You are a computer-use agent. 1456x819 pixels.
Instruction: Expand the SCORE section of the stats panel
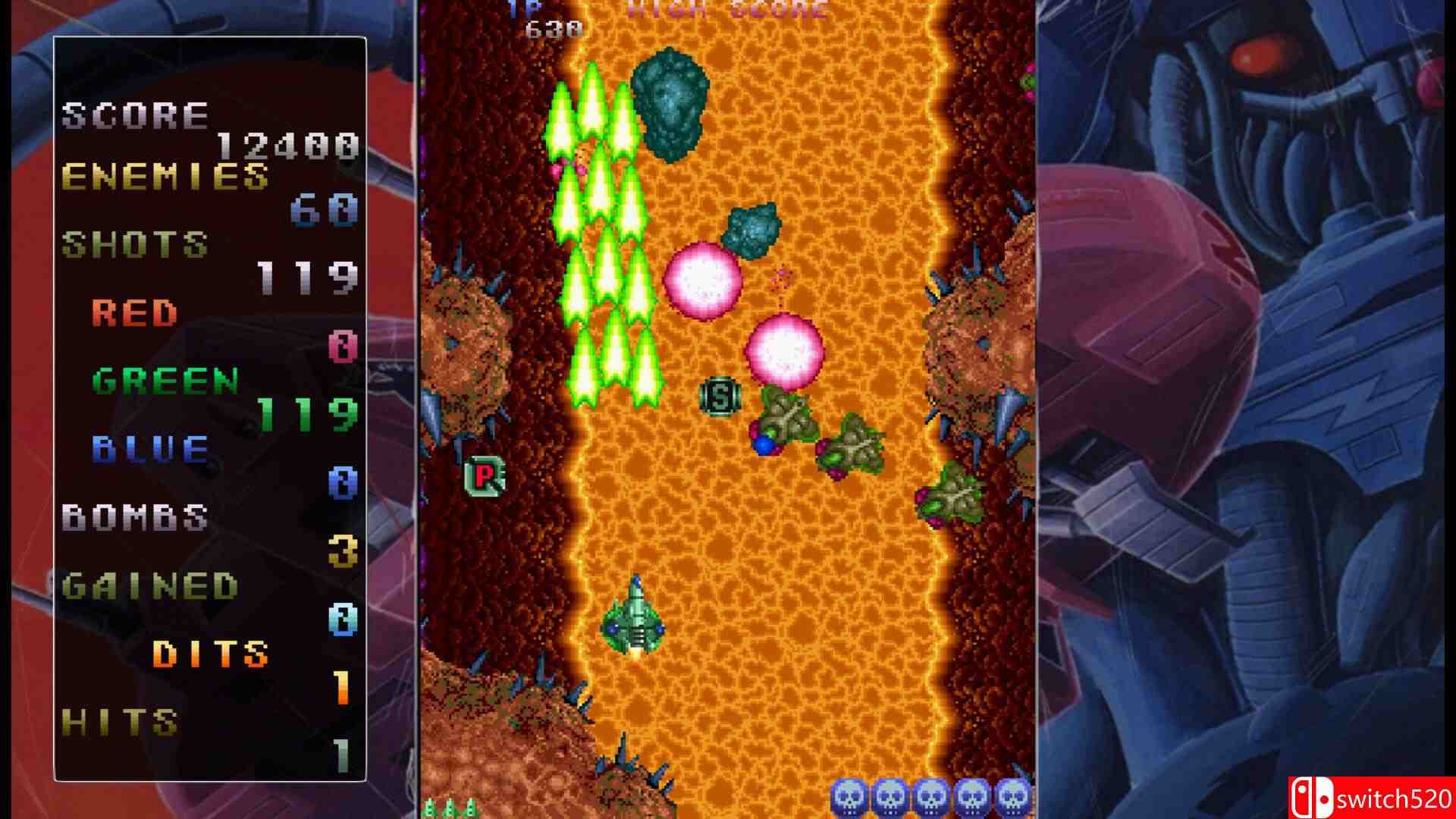coord(136,114)
